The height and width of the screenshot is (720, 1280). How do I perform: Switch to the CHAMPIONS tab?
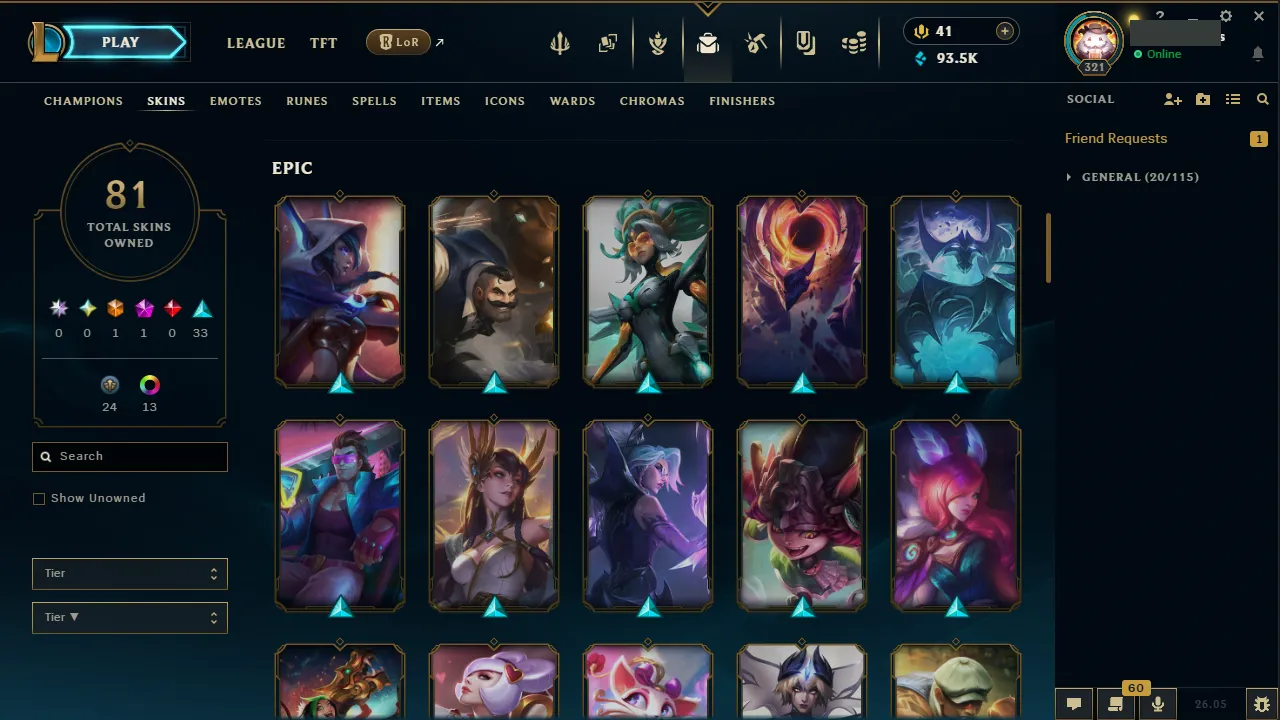click(x=83, y=101)
